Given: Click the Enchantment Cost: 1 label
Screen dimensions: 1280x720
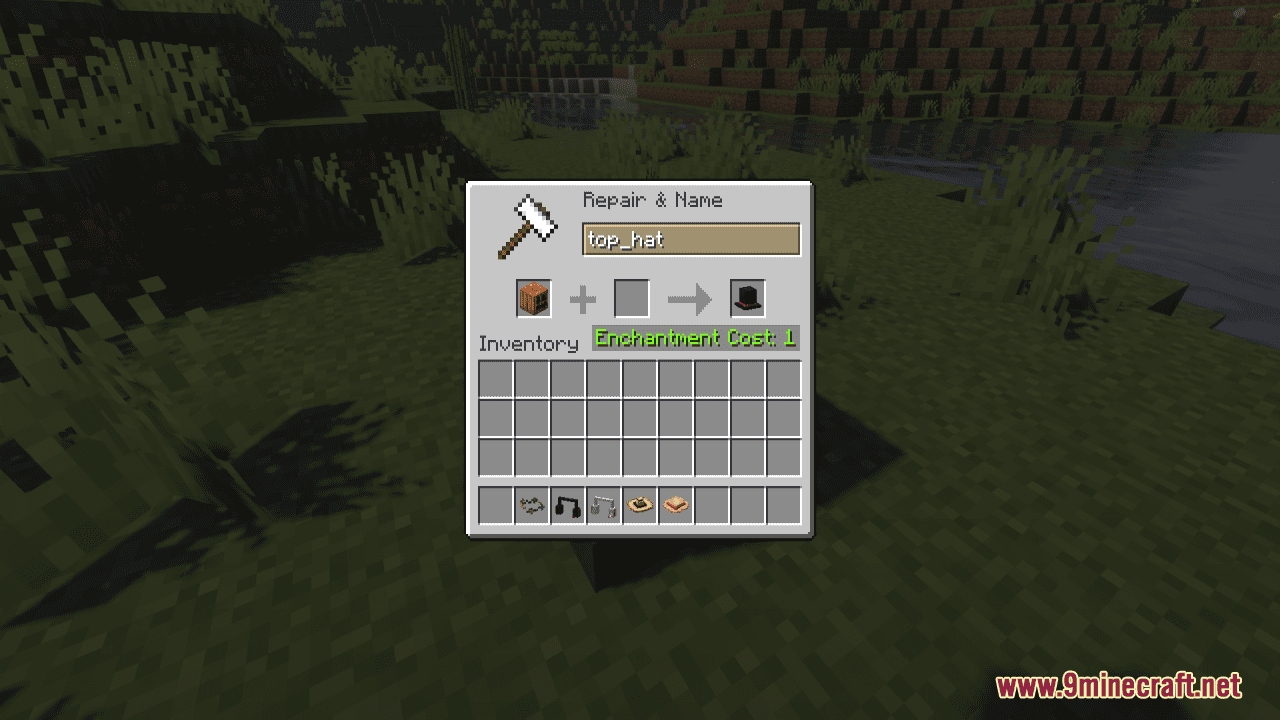Looking at the screenshot, I should pos(695,338).
